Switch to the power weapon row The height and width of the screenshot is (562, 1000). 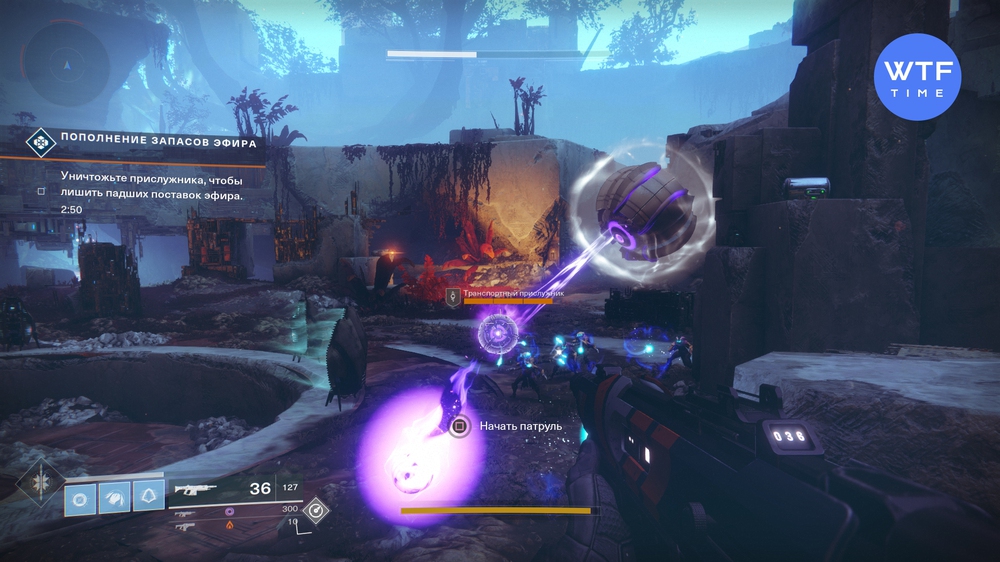pos(188,524)
